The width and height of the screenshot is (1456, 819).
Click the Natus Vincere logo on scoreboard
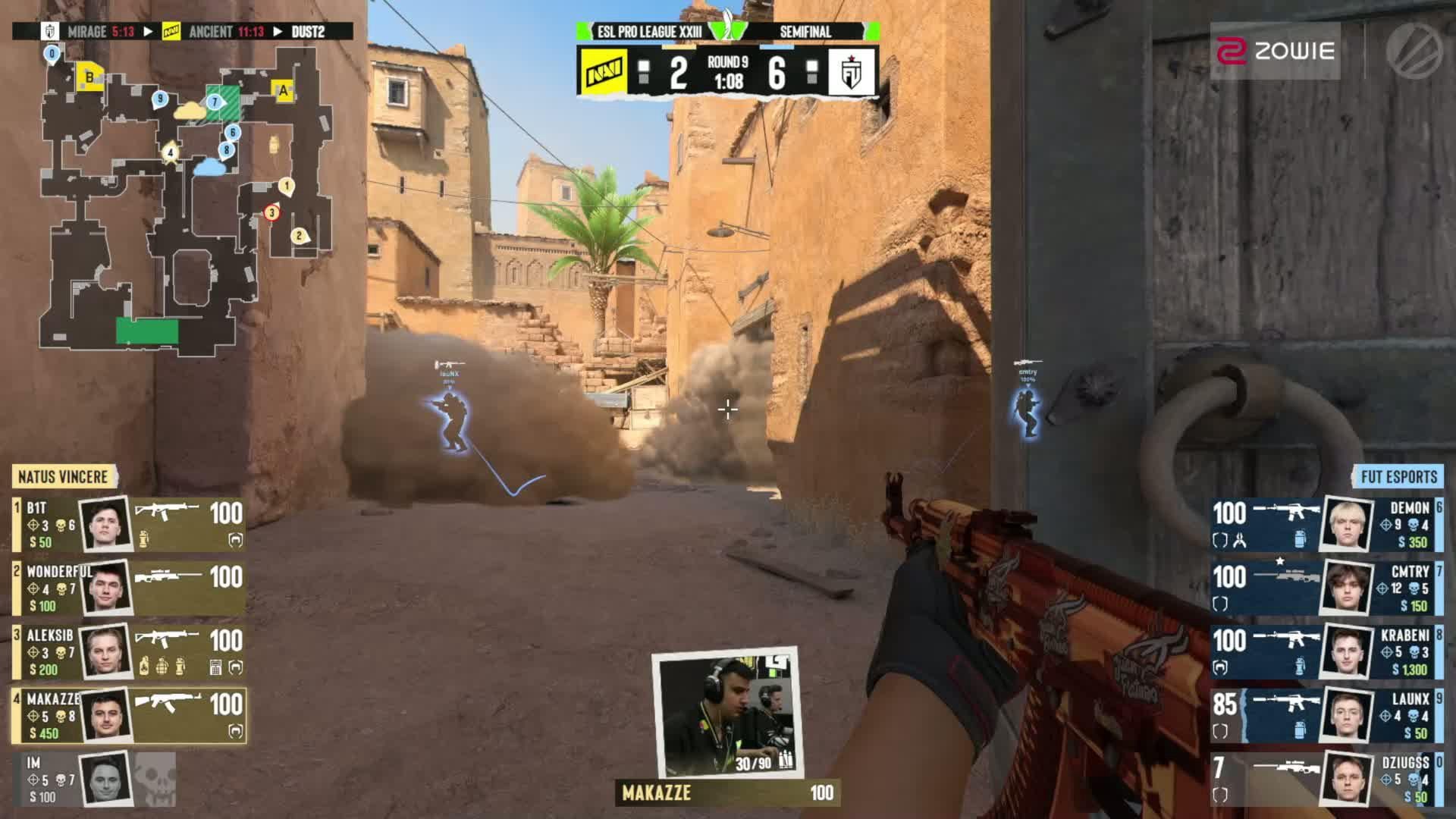pyautogui.click(x=603, y=72)
